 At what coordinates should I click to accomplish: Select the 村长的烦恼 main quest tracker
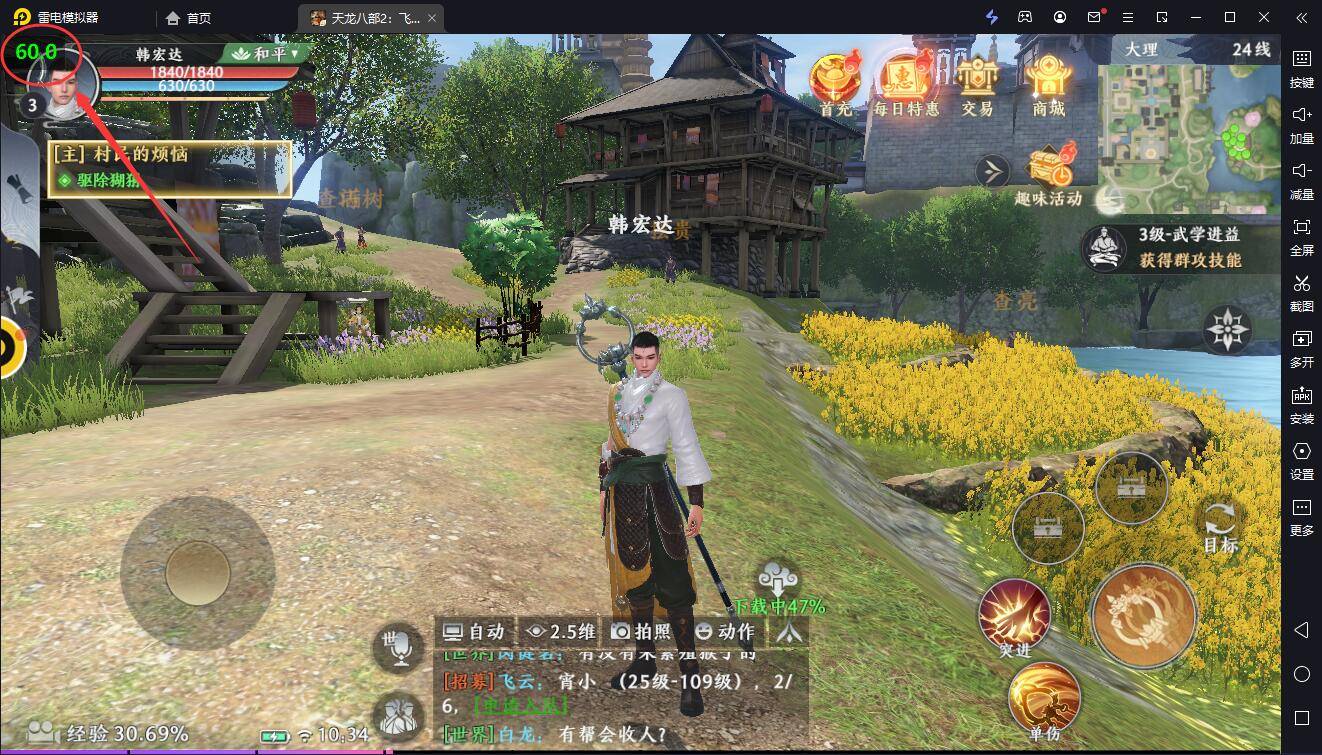(170, 167)
